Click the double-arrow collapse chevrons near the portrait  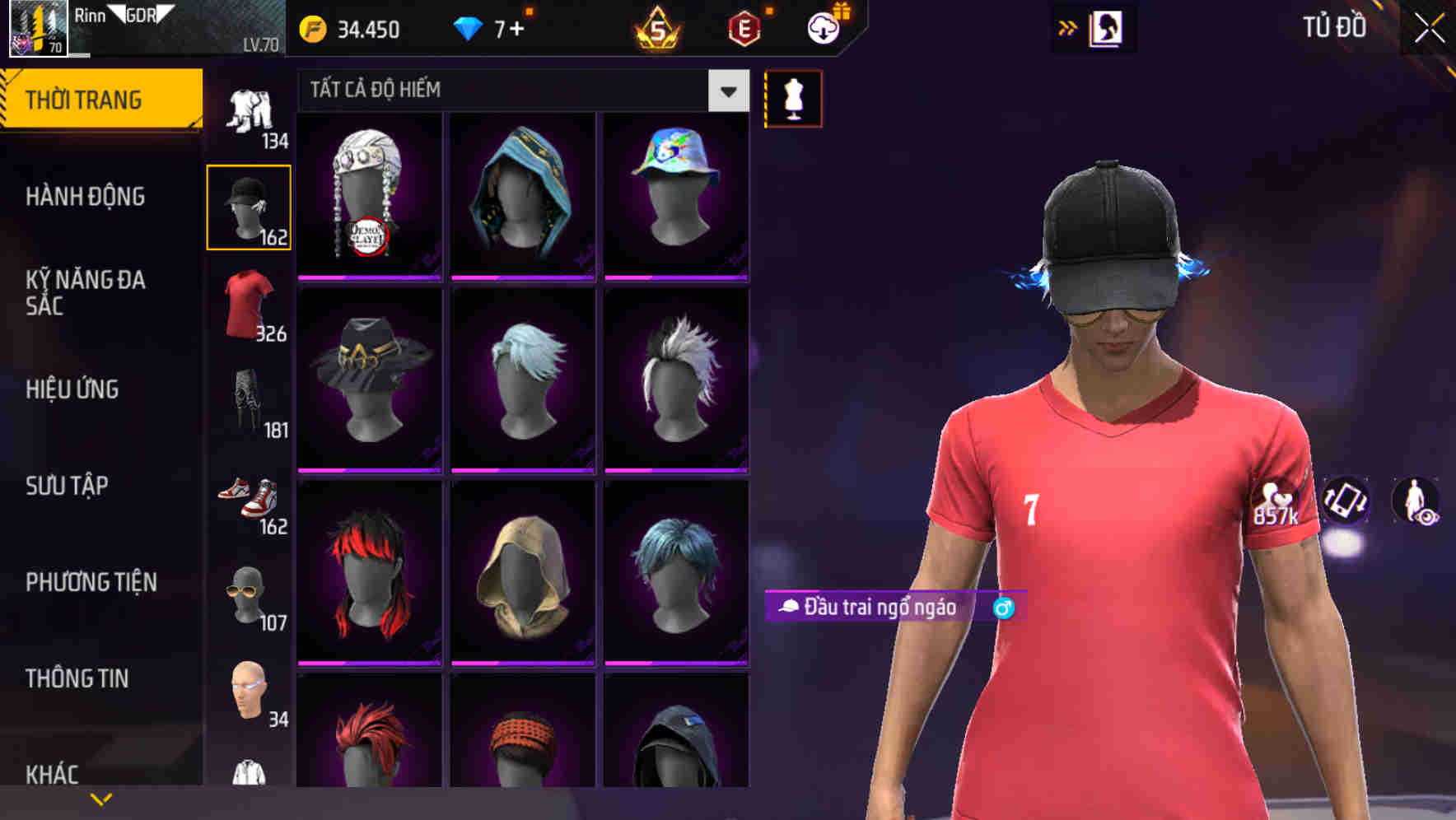click(x=1067, y=26)
